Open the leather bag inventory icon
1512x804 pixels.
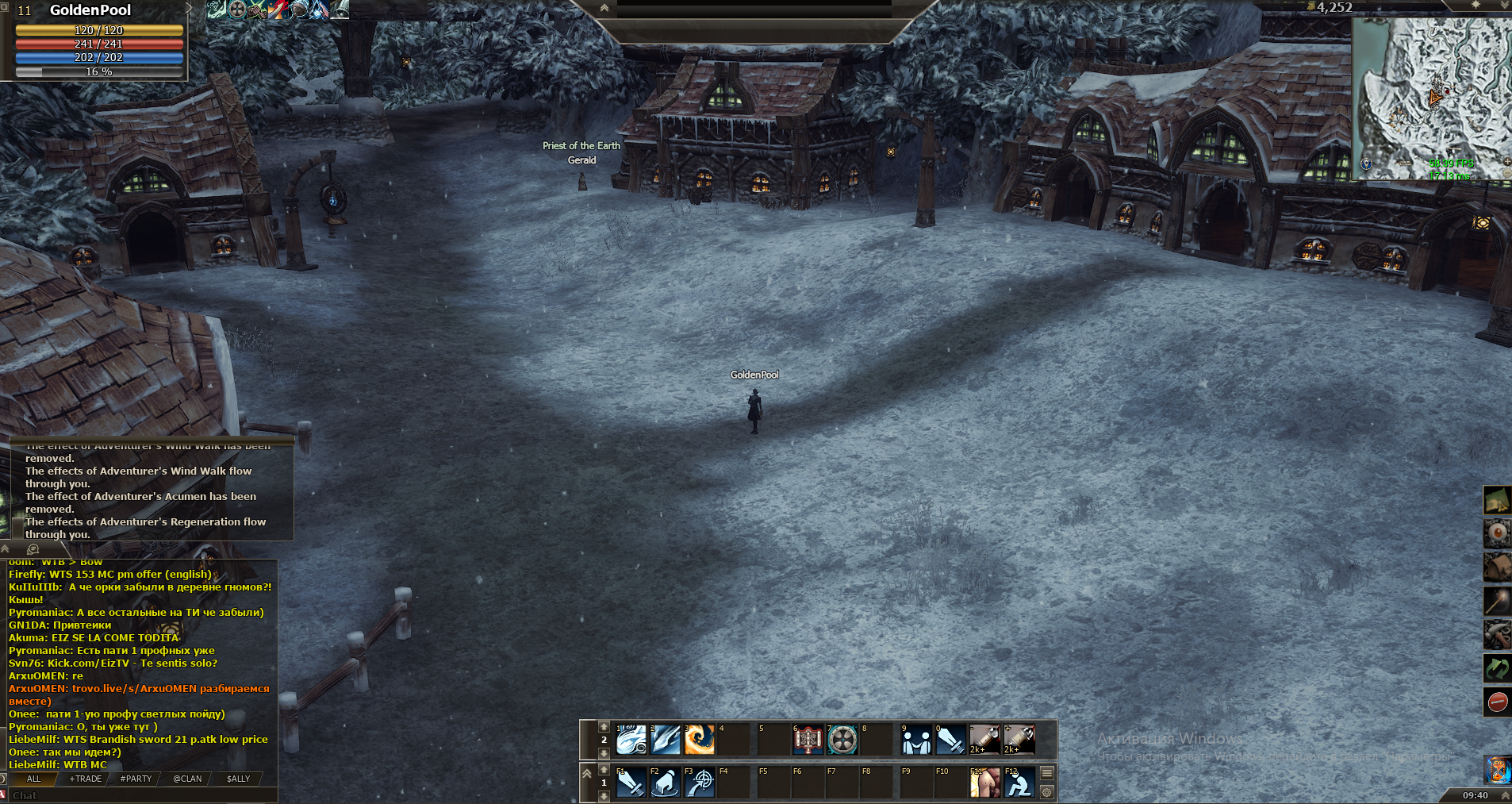(x=1497, y=567)
